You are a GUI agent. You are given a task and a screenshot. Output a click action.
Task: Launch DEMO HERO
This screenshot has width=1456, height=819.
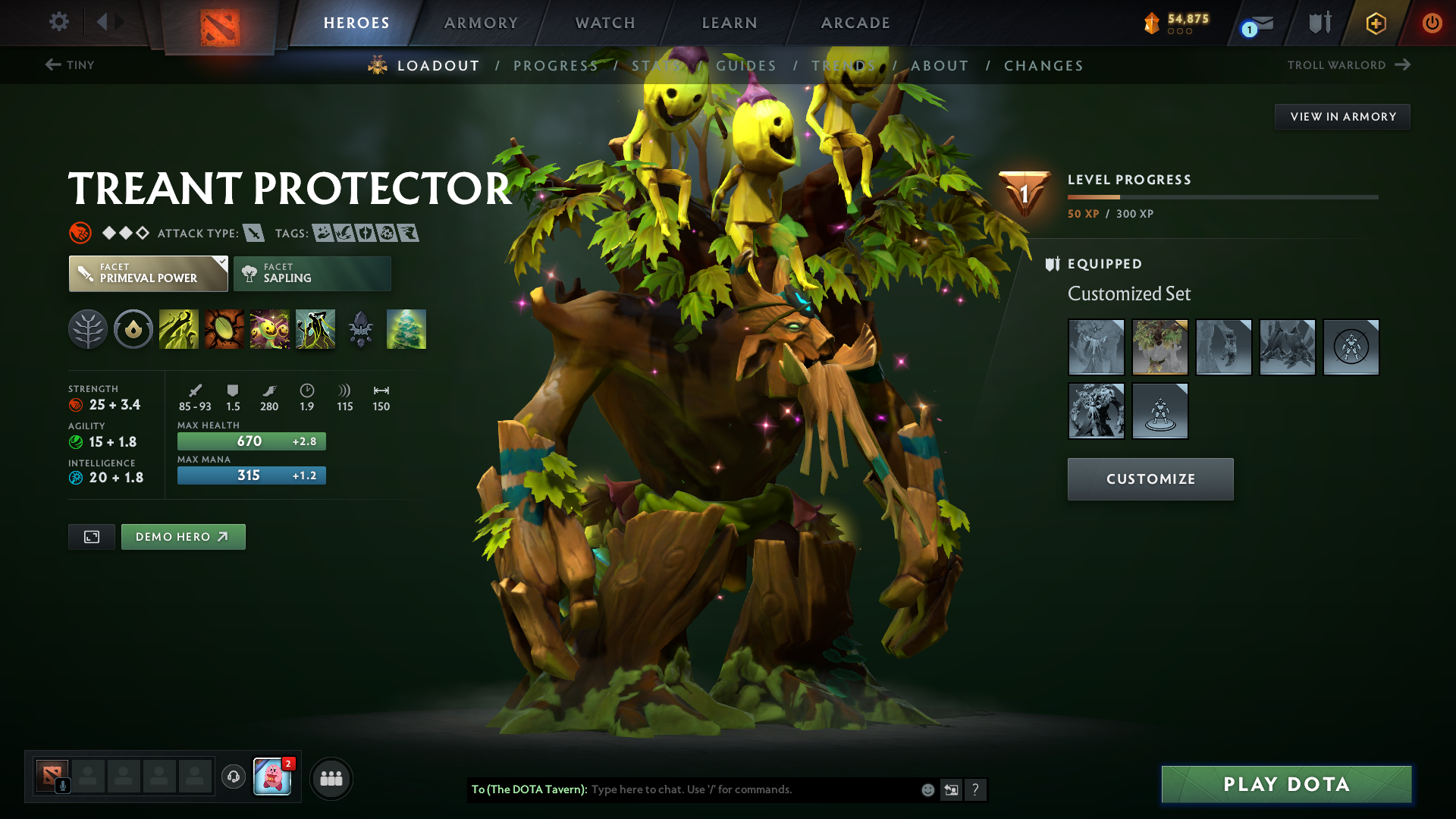pyautogui.click(x=183, y=536)
